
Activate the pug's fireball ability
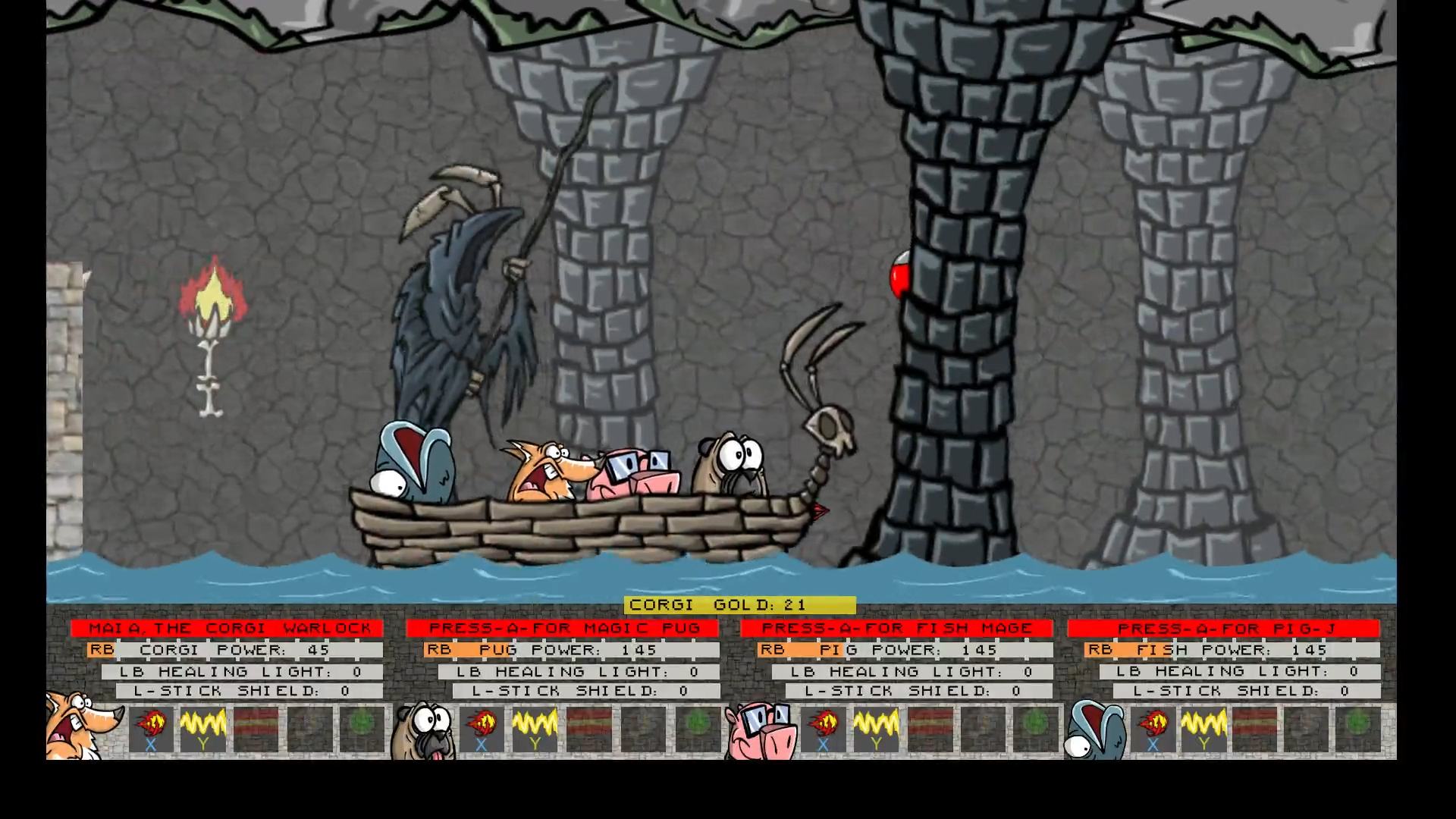click(x=482, y=729)
